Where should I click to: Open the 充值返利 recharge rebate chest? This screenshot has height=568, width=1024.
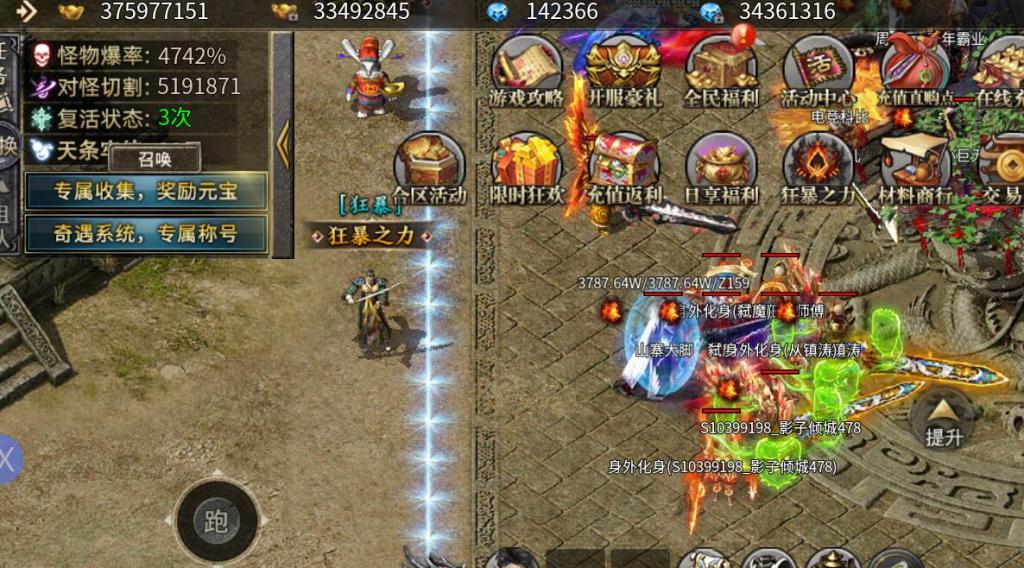(x=622, y=168)
